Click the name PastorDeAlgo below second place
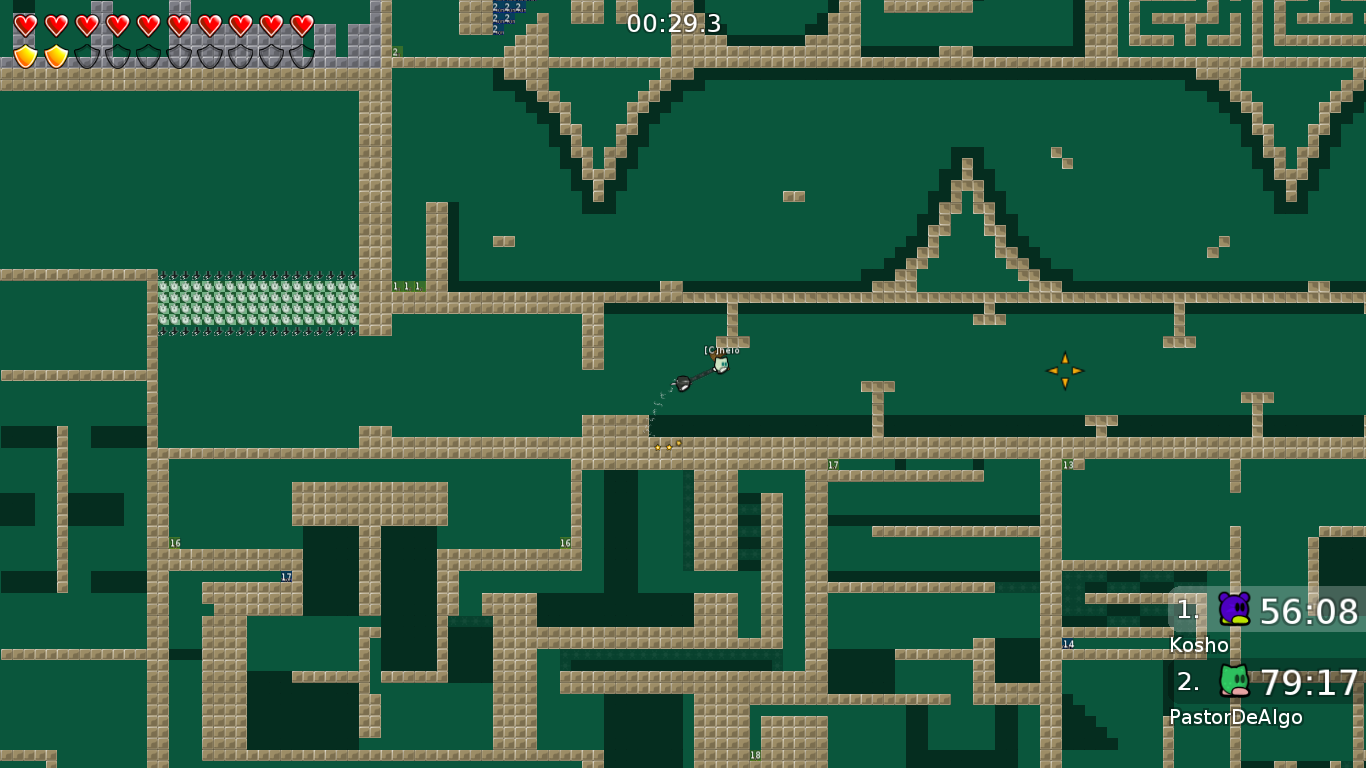Viewport: 1366px width, 768px height. point(1236,717)
